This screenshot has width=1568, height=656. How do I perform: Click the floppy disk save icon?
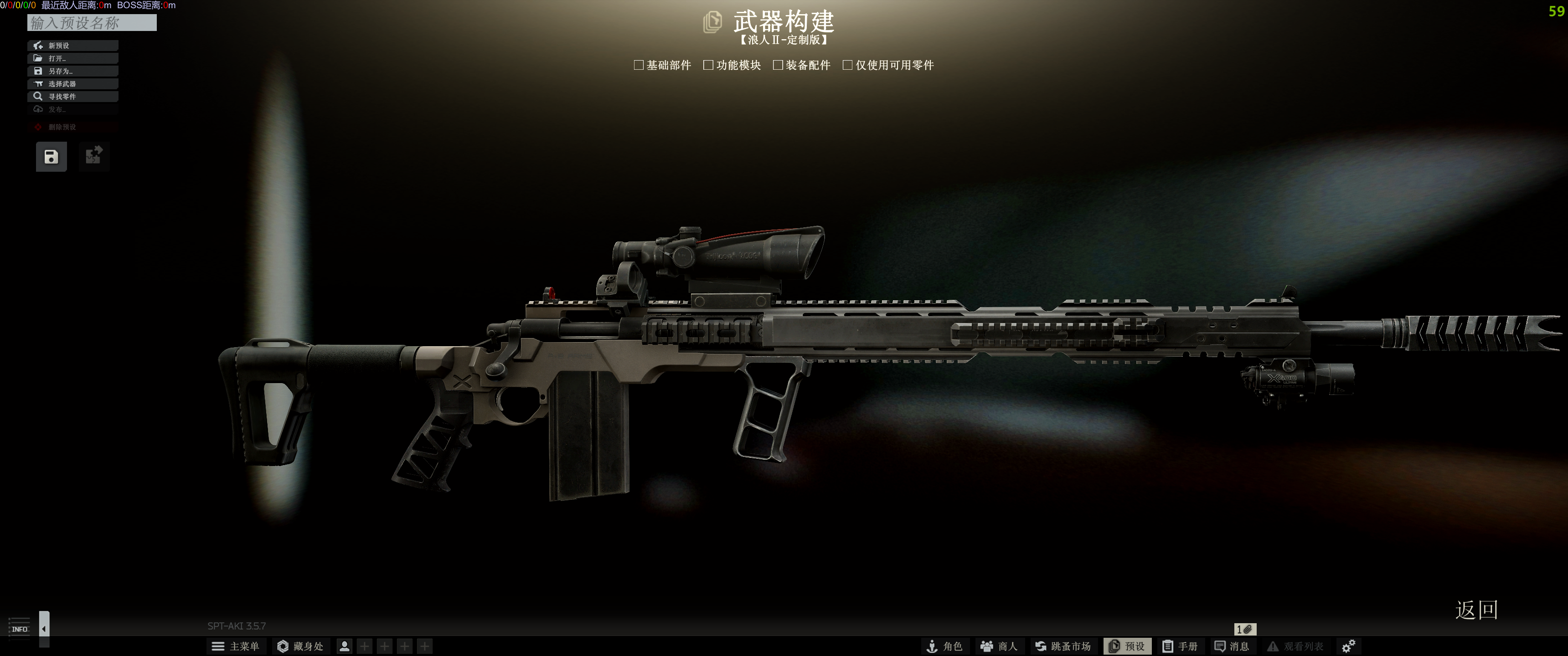tap(51, 157)
